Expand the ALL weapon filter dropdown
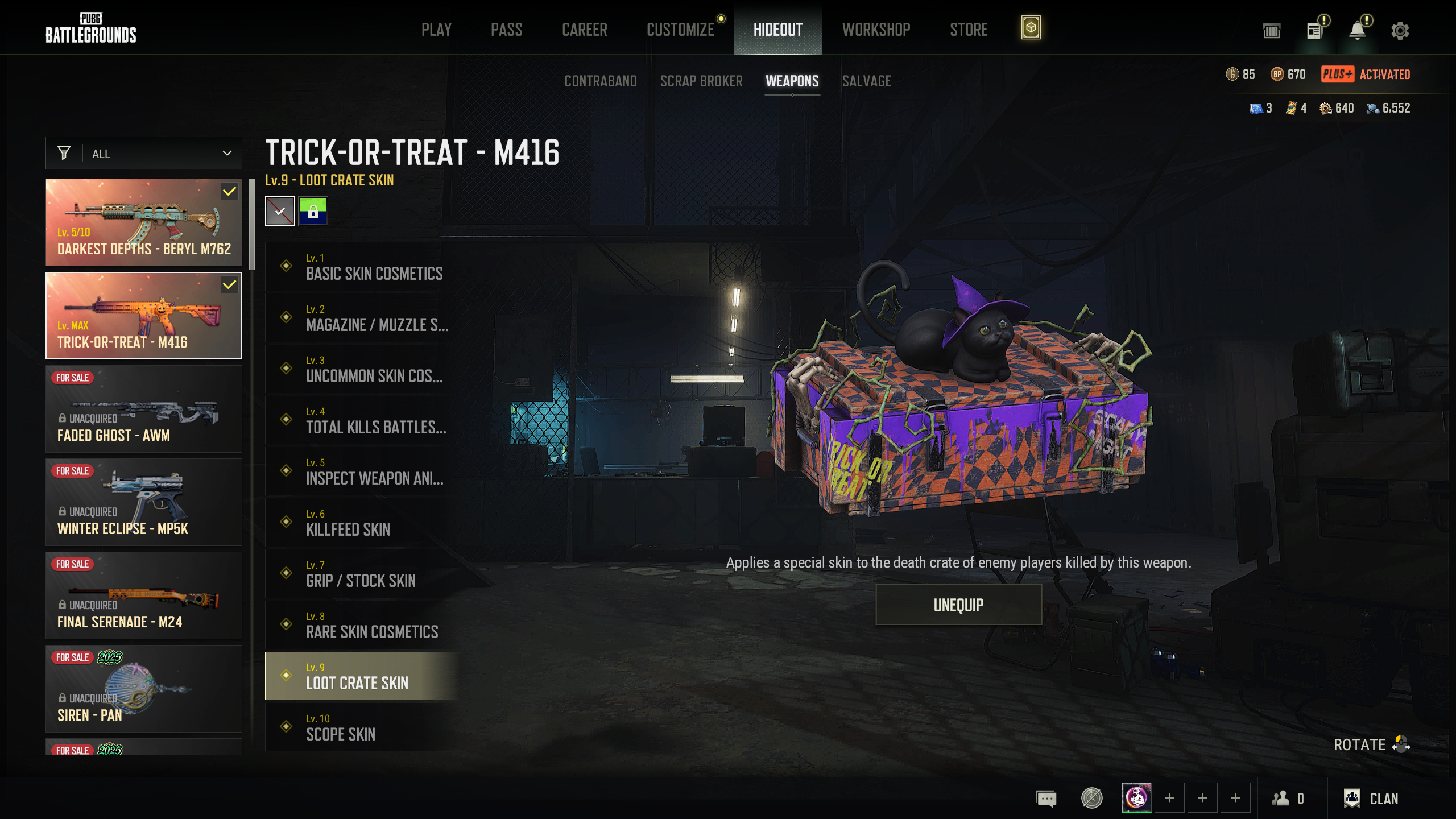This screenshot has height=819, width=1456. coord(144,154)
